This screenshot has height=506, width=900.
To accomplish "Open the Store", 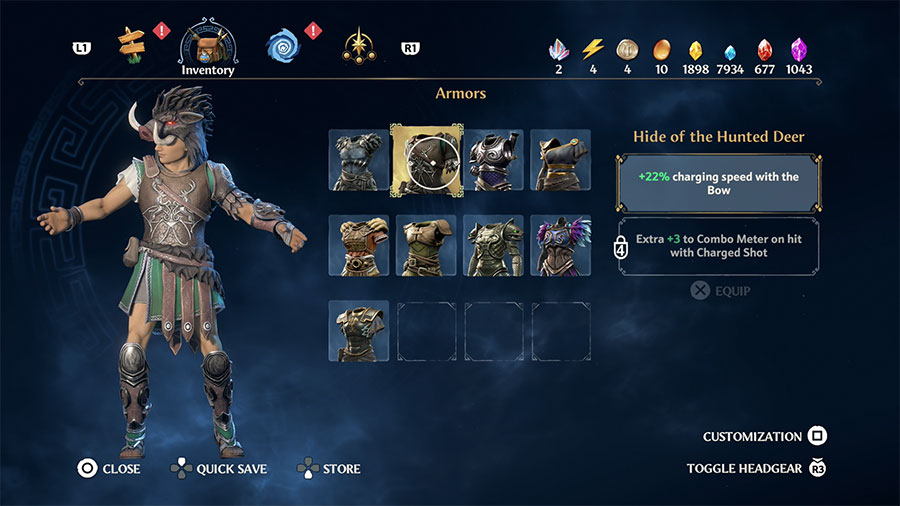I will tap(329, 468).
